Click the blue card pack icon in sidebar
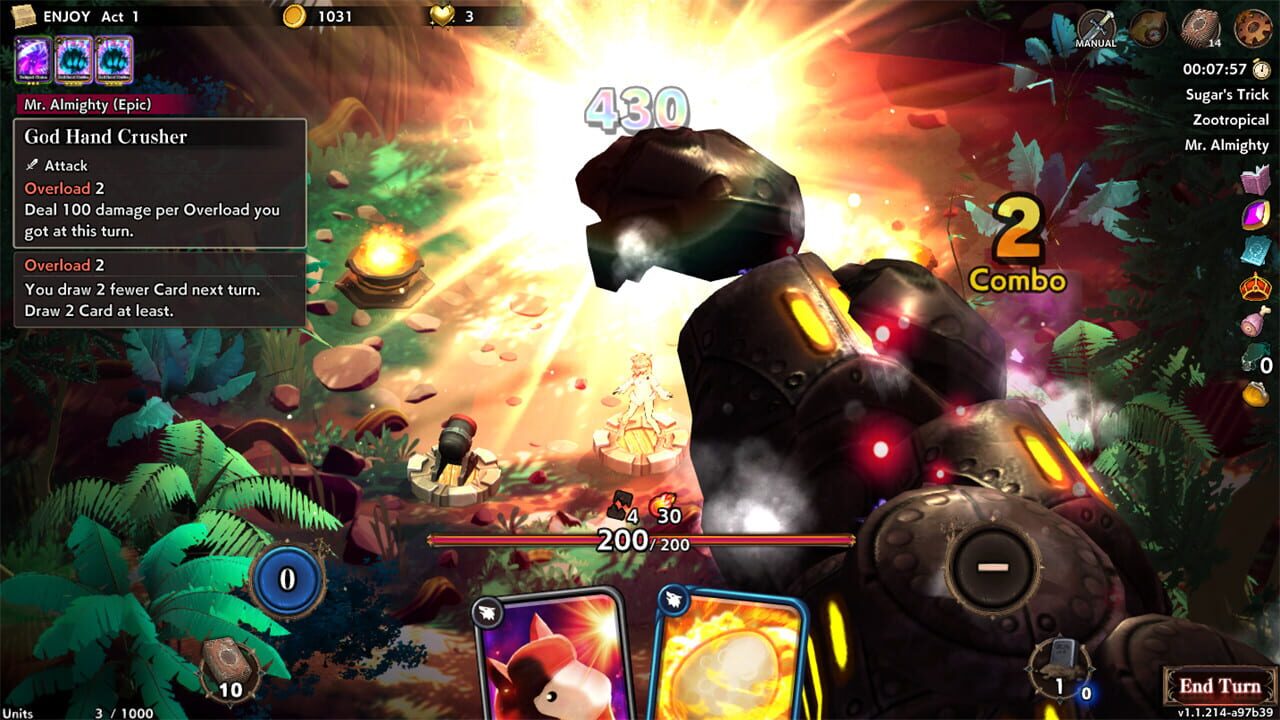This screenshot has width=1280, height=720. pyautogui.click(x=1256, y=250)
